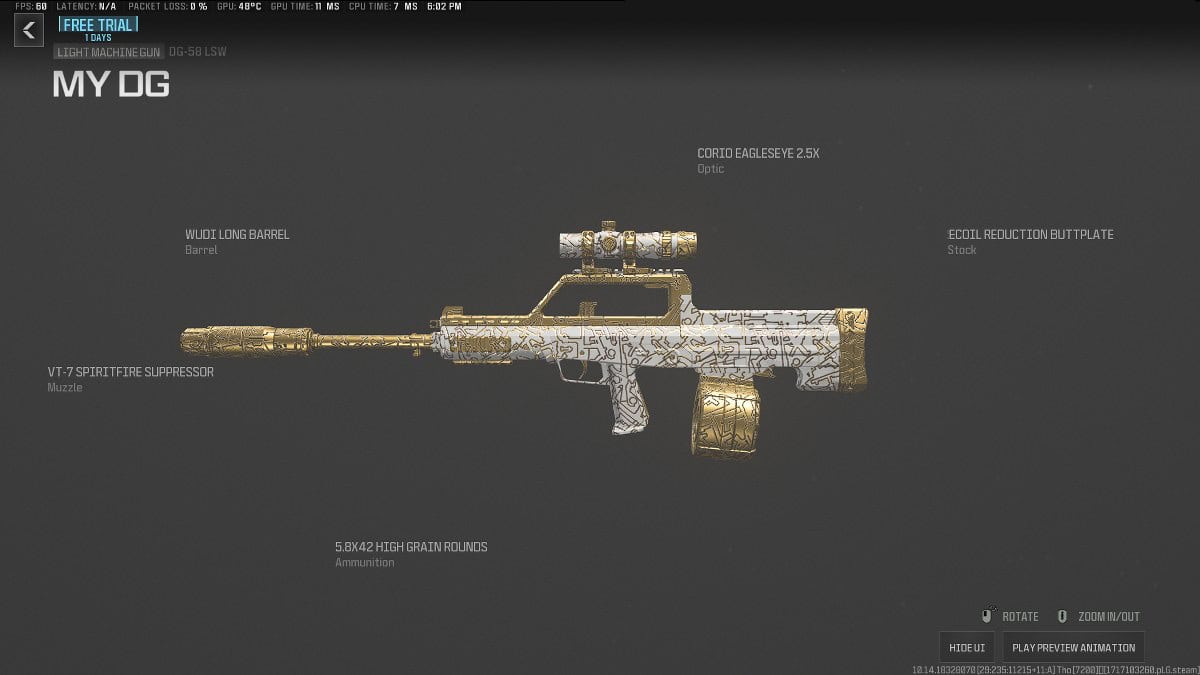Screen dimensions: 1200x675
Task: Hide the UI overlay
Action: (x=967, y=647)
